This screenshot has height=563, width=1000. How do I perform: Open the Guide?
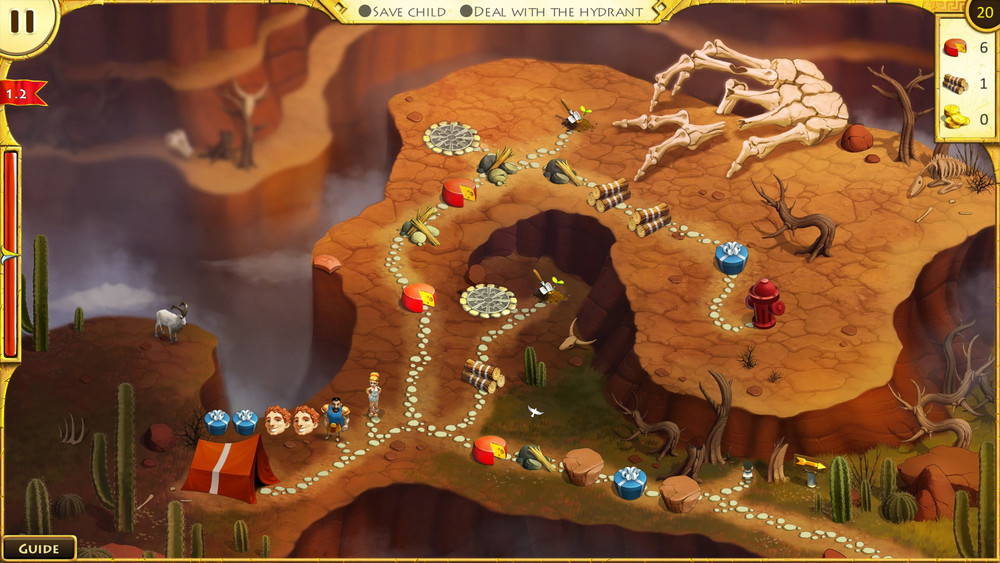[38, 549]
